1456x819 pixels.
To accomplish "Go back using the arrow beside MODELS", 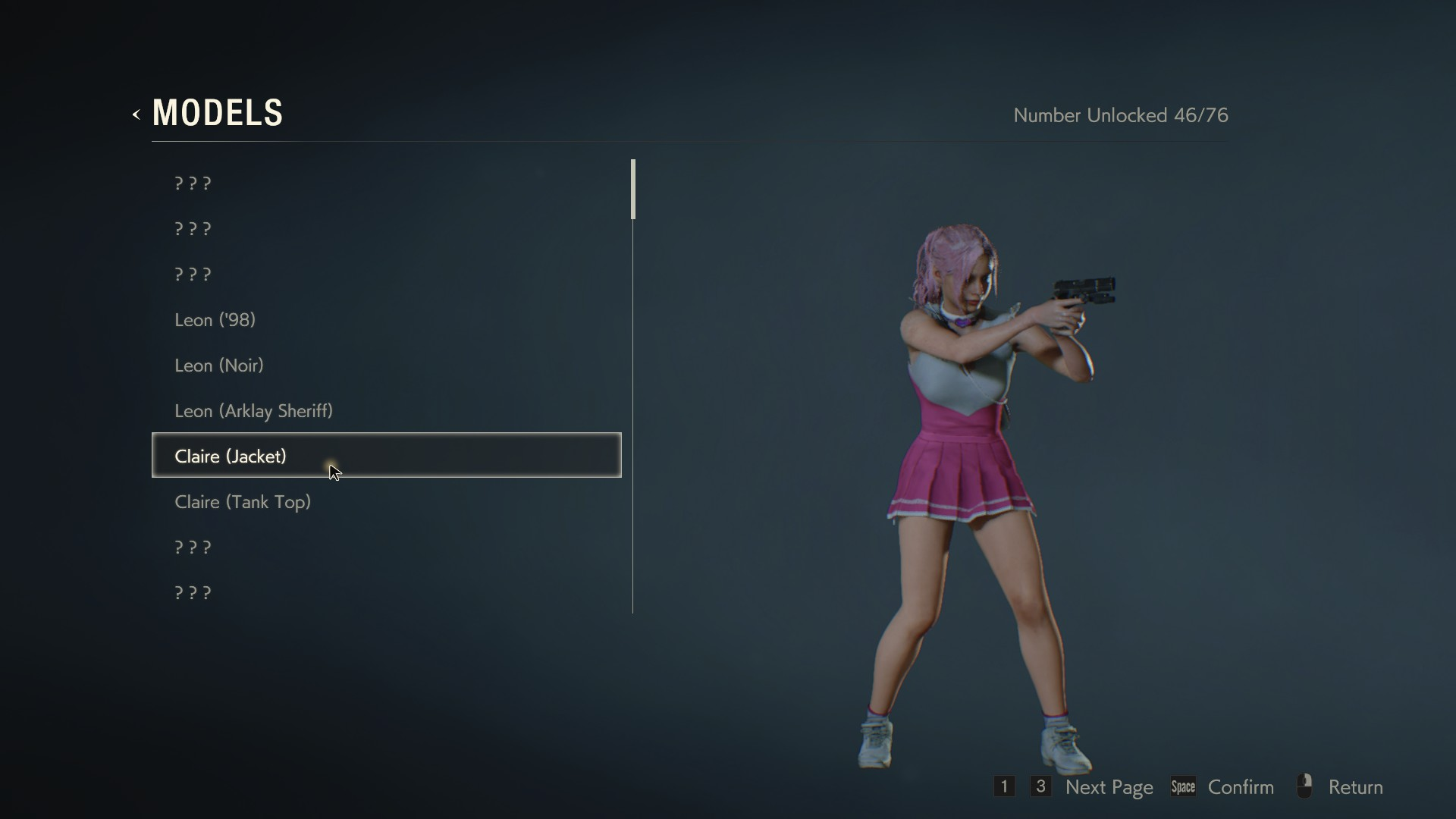I will click(136, 115).
